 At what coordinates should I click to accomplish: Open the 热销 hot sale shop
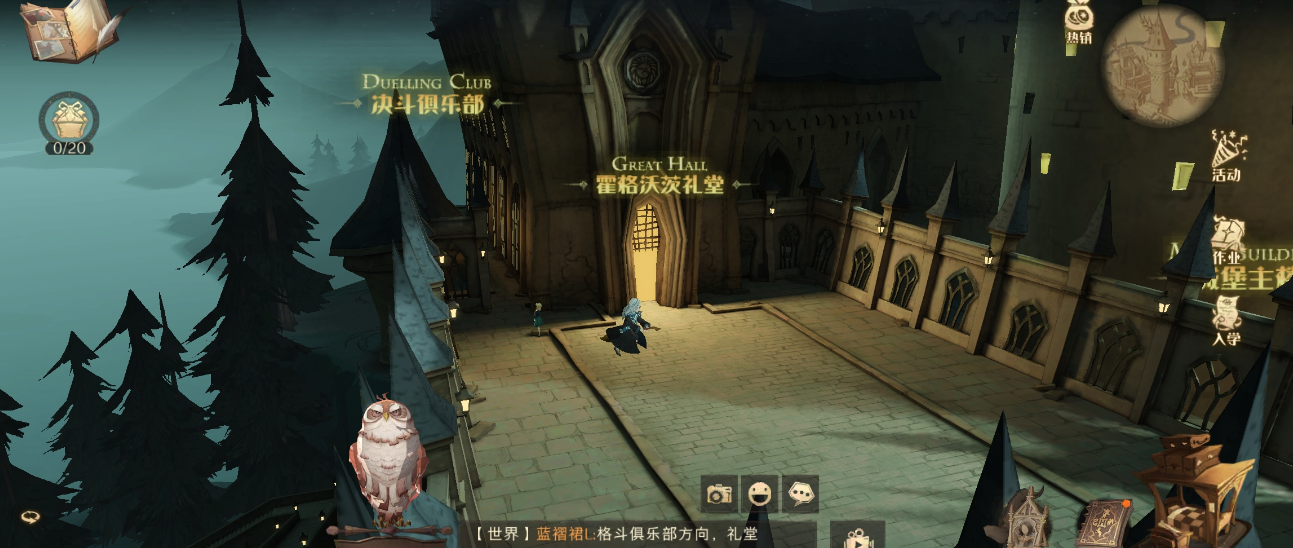pyautogui.click(x=1078, y=24)
